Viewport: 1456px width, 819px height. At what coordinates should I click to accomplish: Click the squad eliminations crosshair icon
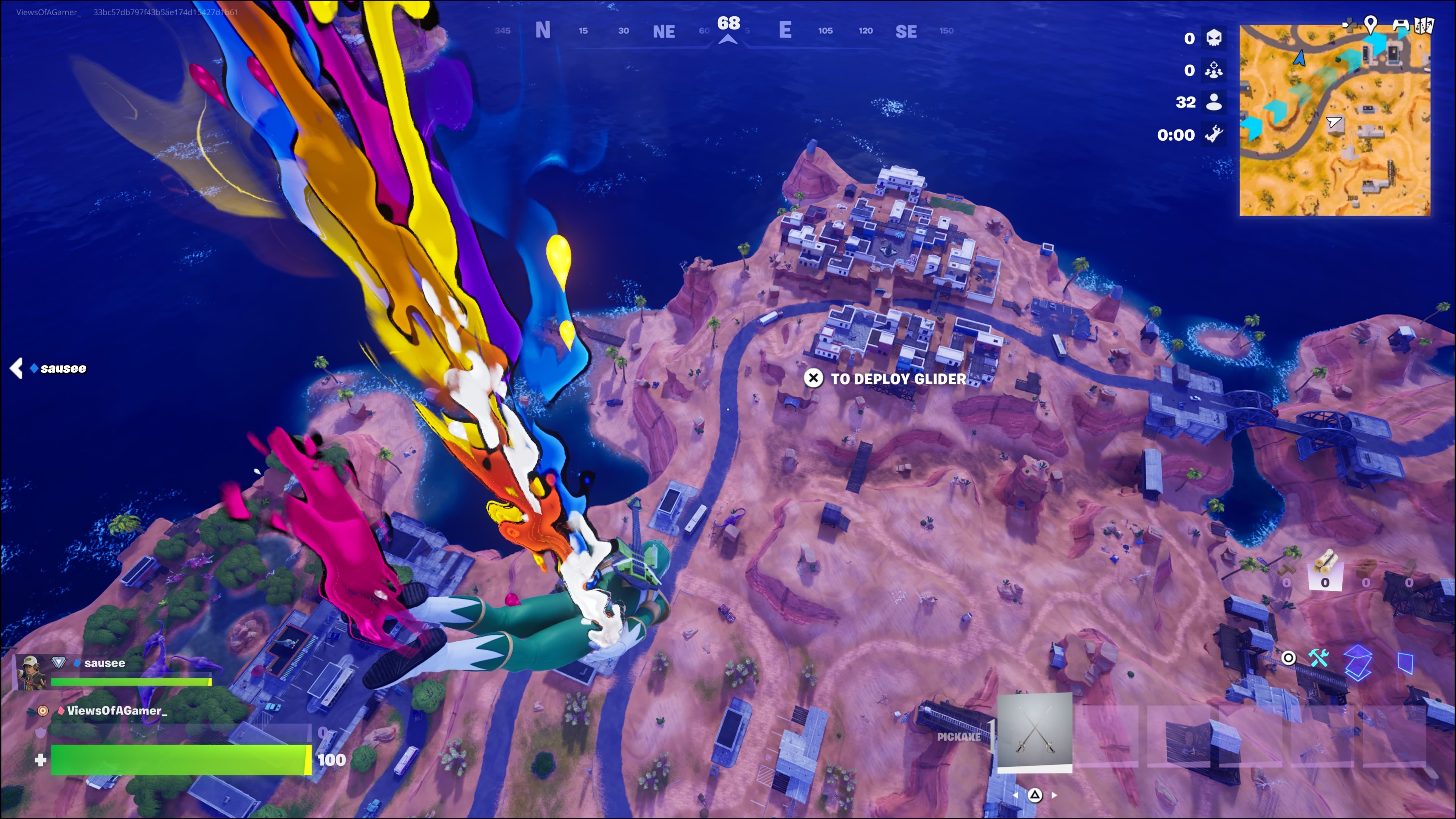click(1213, 70)
